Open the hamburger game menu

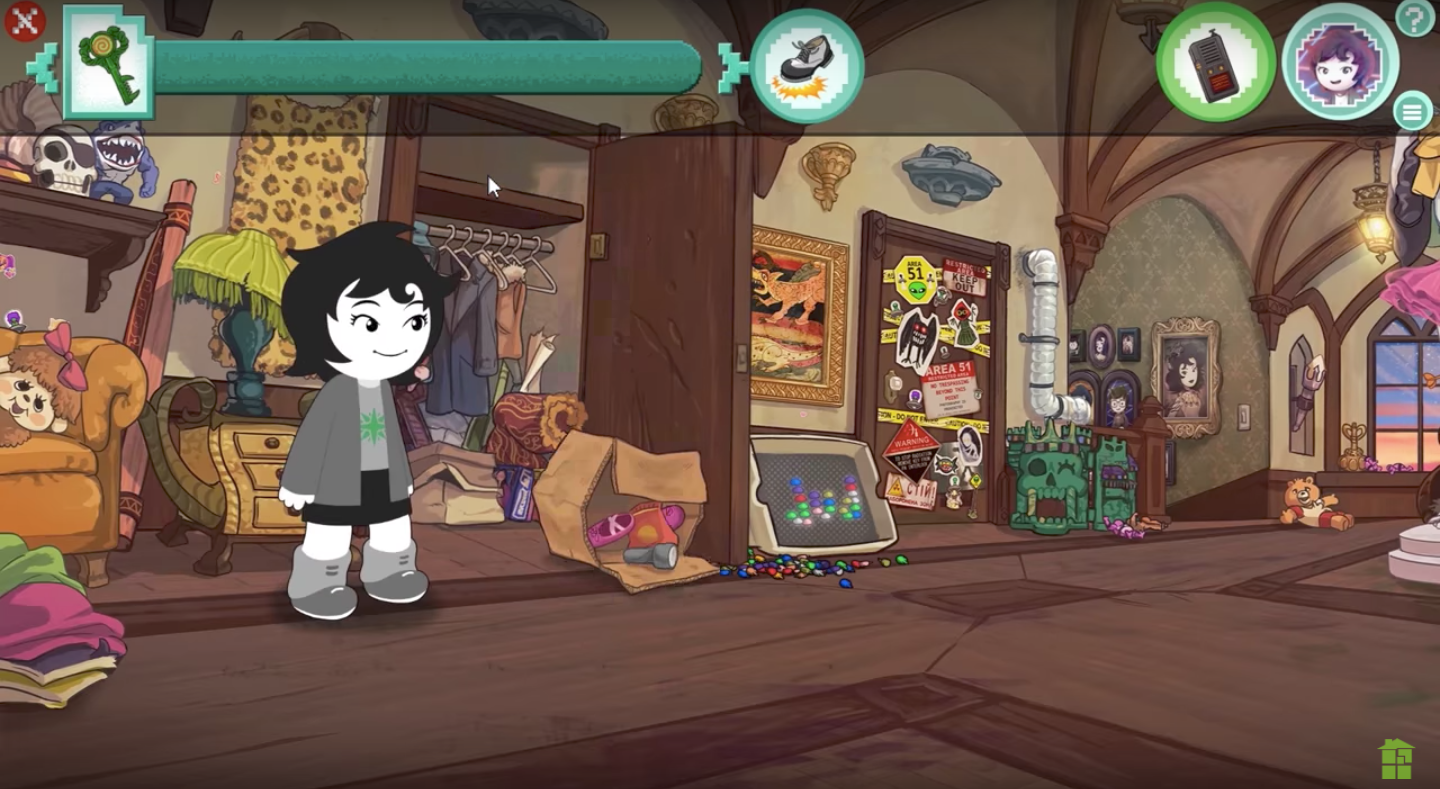click(1412, 112)
